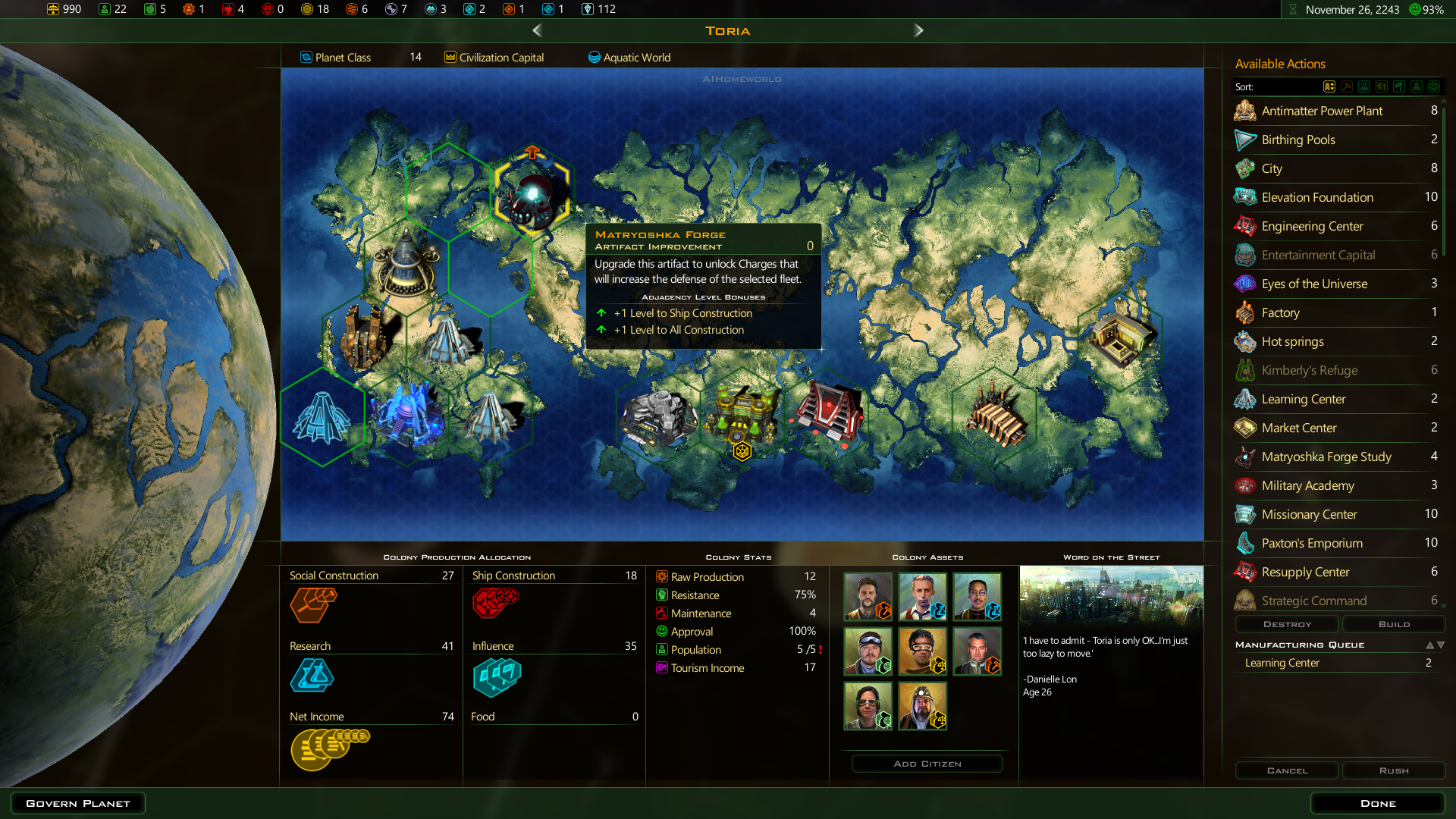Image resolution: width=1456 pixels, height=819 pixels.
Task: Select the Antimatter Power Plant icon
Action: click(1244, 111)
